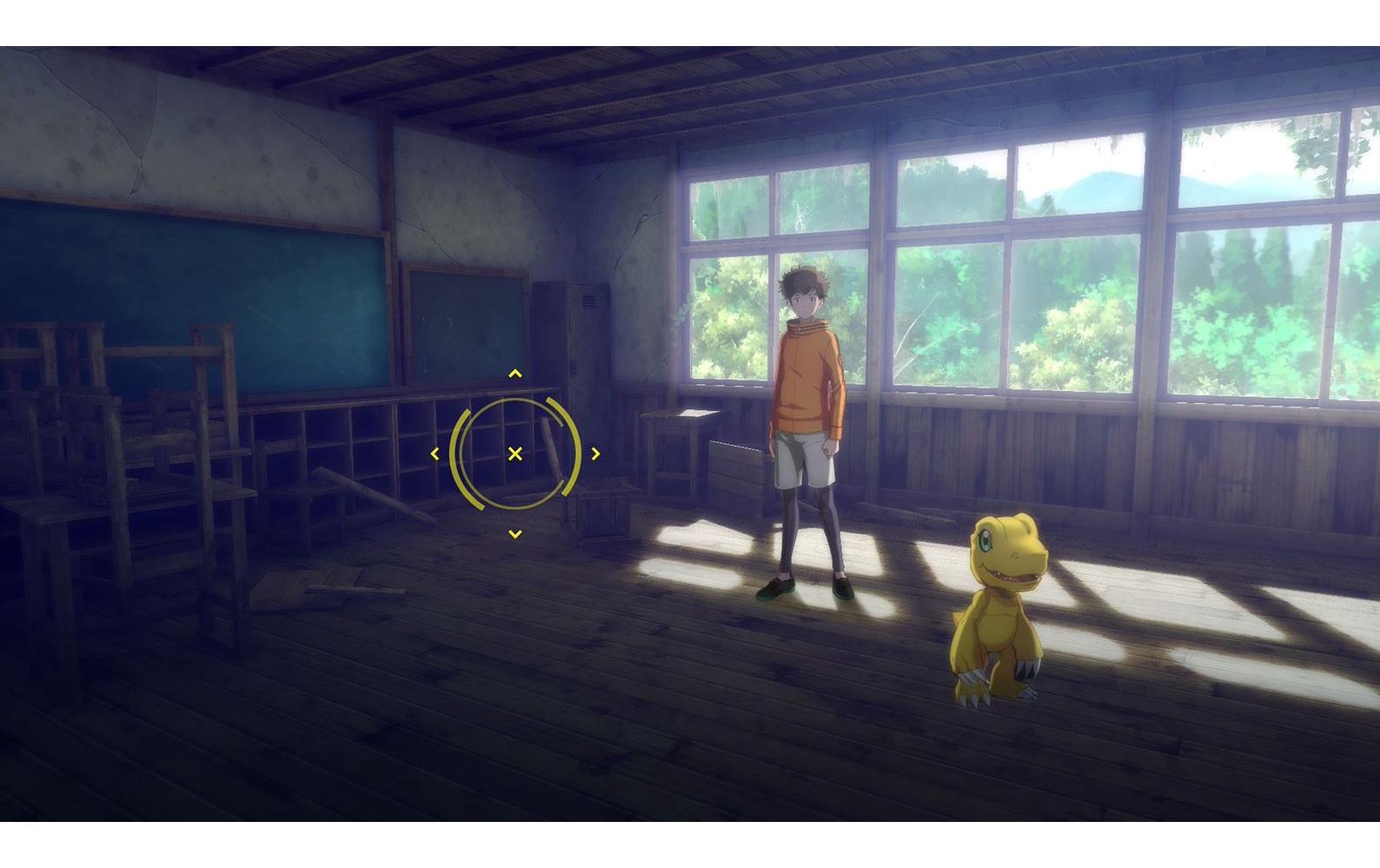The height and width of the screenshot is (868, 1380).
Task: Click the yellow X reticle marker
Action: 514,453
